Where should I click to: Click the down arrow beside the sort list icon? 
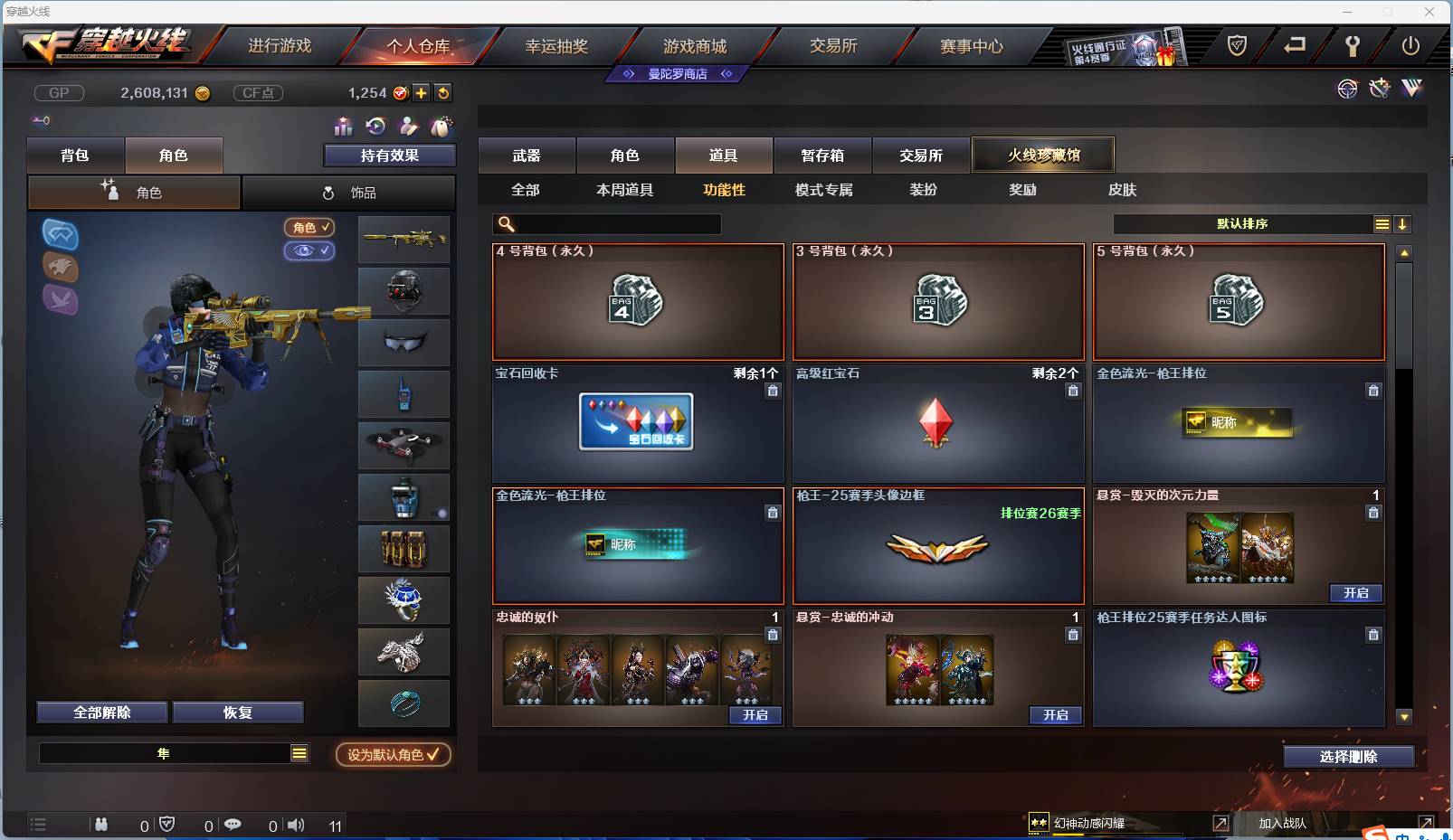(x=1403, y=223)
